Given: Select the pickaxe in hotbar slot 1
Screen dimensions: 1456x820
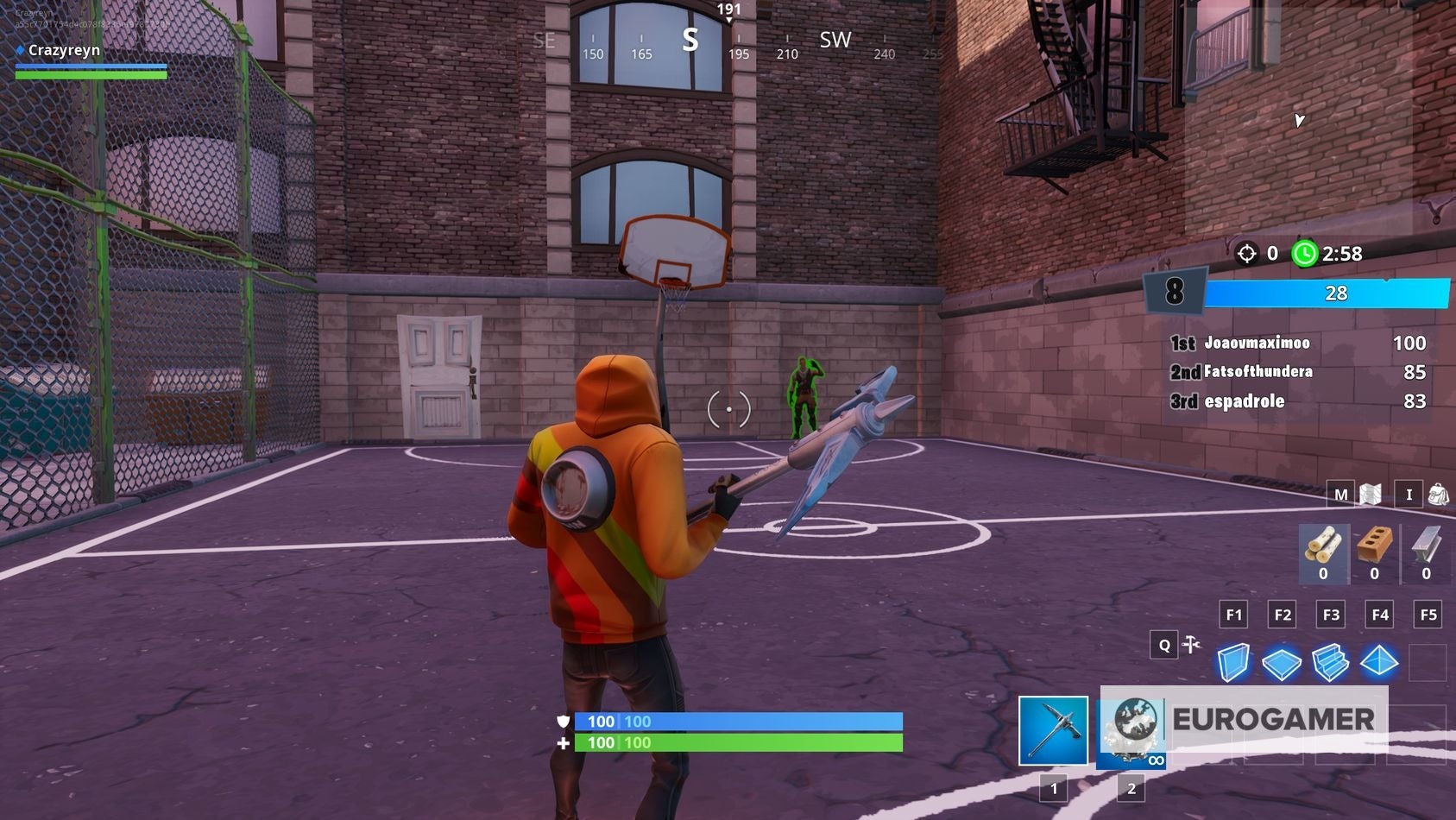Looking at the screenshot, I should 1053,732.
